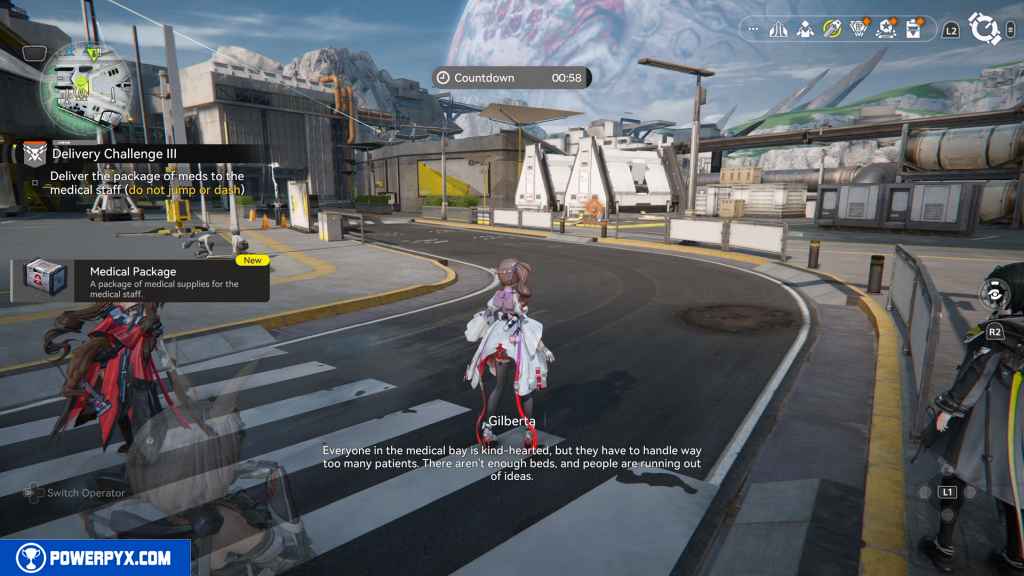Open the green-ringed rocket icon
Image resolution: width=1024 pixels, height=576 pixels.
tap(832, 30)
